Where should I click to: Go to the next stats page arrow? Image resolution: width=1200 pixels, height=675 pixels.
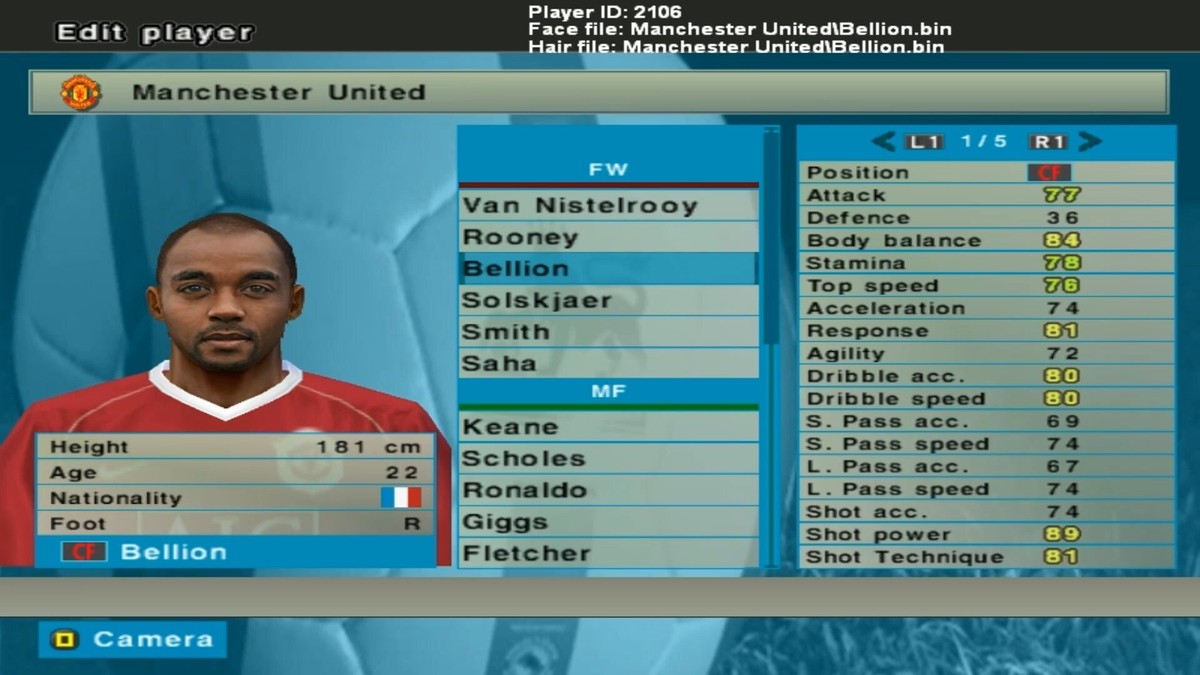[x=1090, y=142]
